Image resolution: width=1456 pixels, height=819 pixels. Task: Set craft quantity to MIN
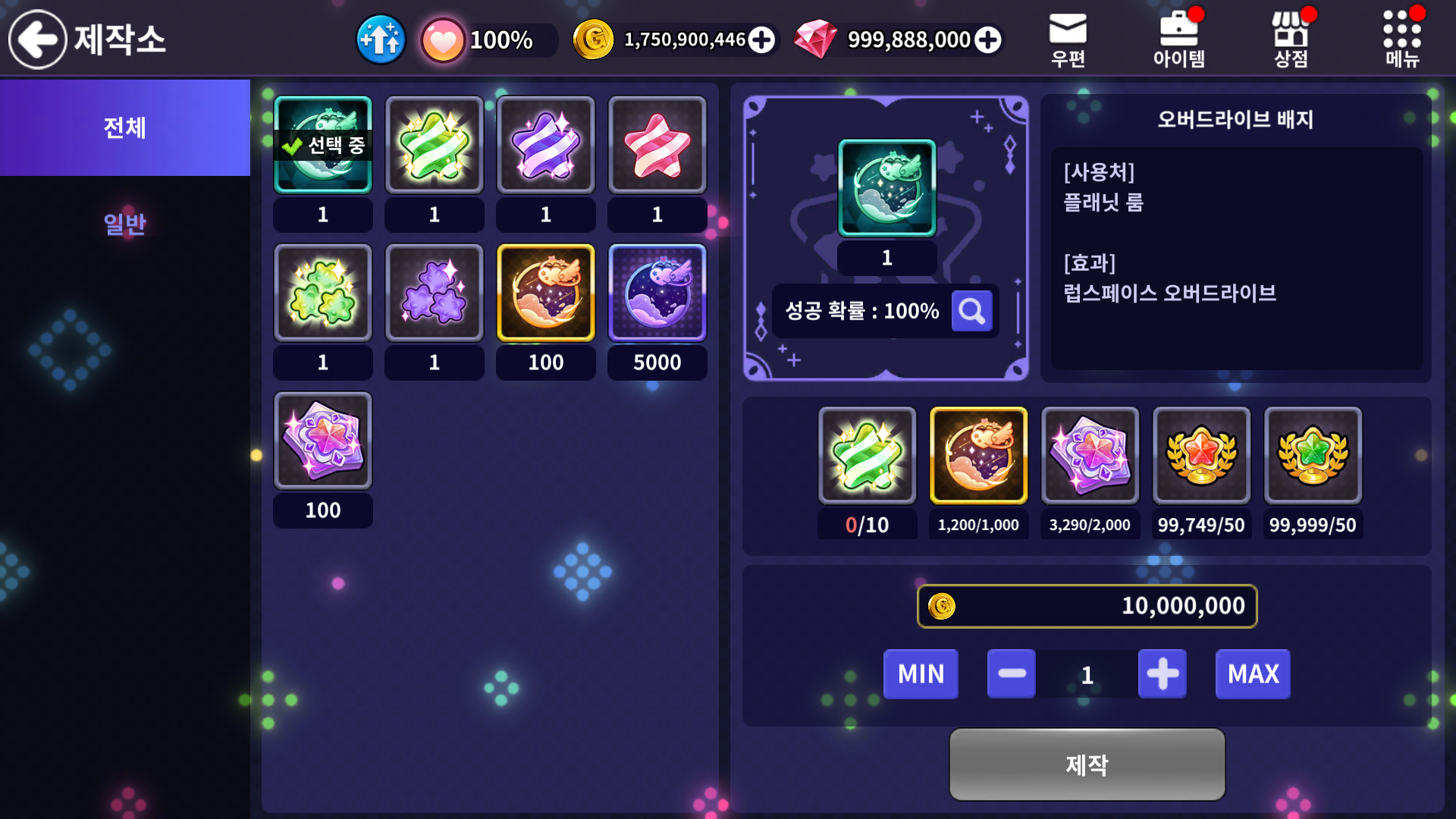click(921, 674)
